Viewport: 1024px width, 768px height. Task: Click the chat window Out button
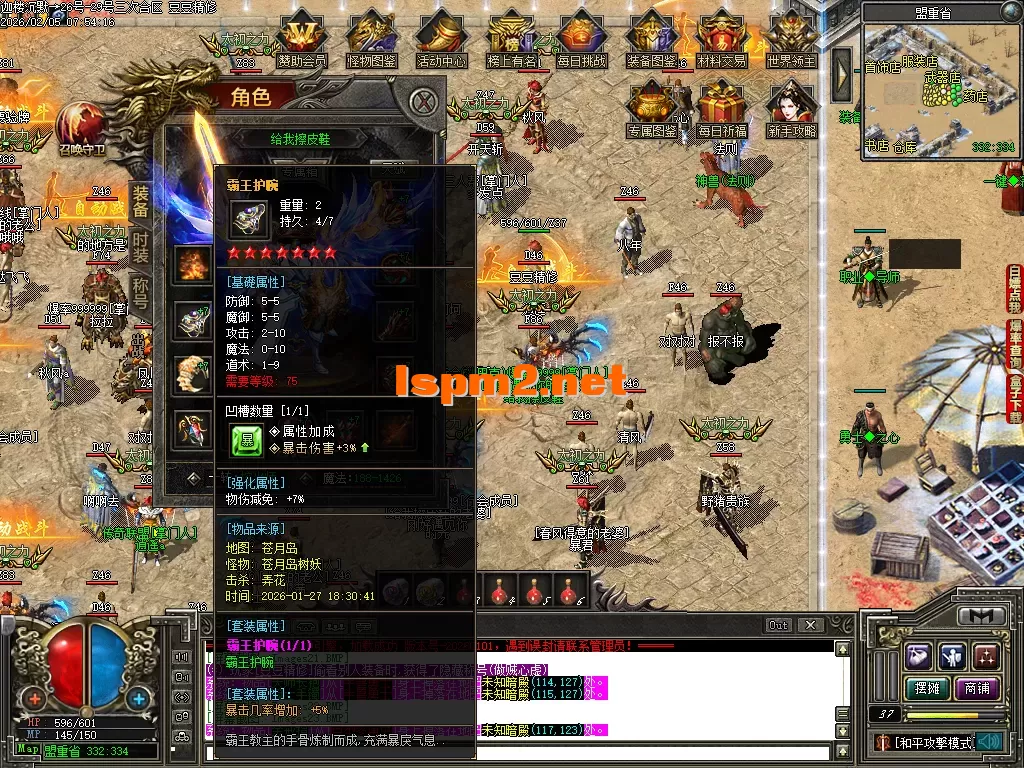point(778,625)
